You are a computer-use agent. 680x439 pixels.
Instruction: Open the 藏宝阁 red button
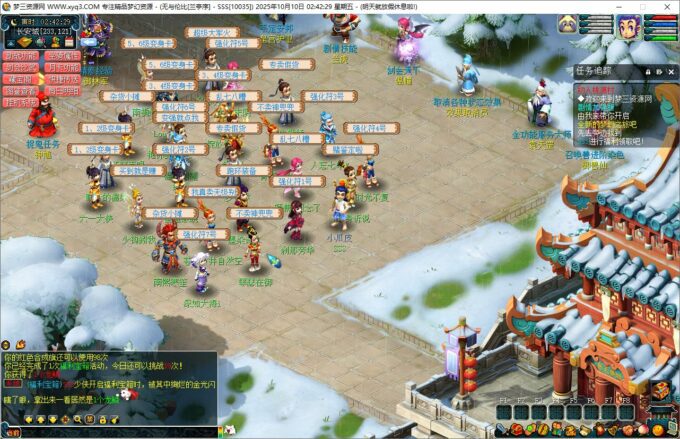(20, 79)
